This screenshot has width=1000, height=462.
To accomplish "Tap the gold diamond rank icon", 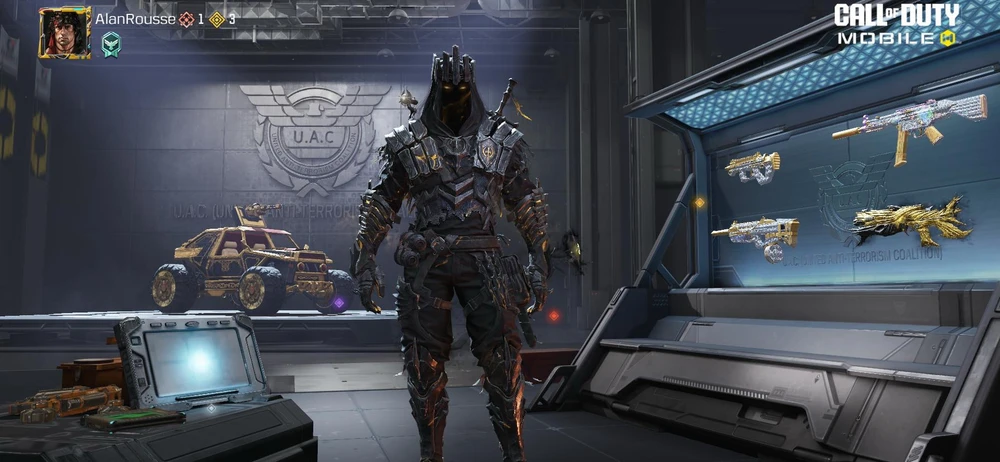I will tap(217, 19).
